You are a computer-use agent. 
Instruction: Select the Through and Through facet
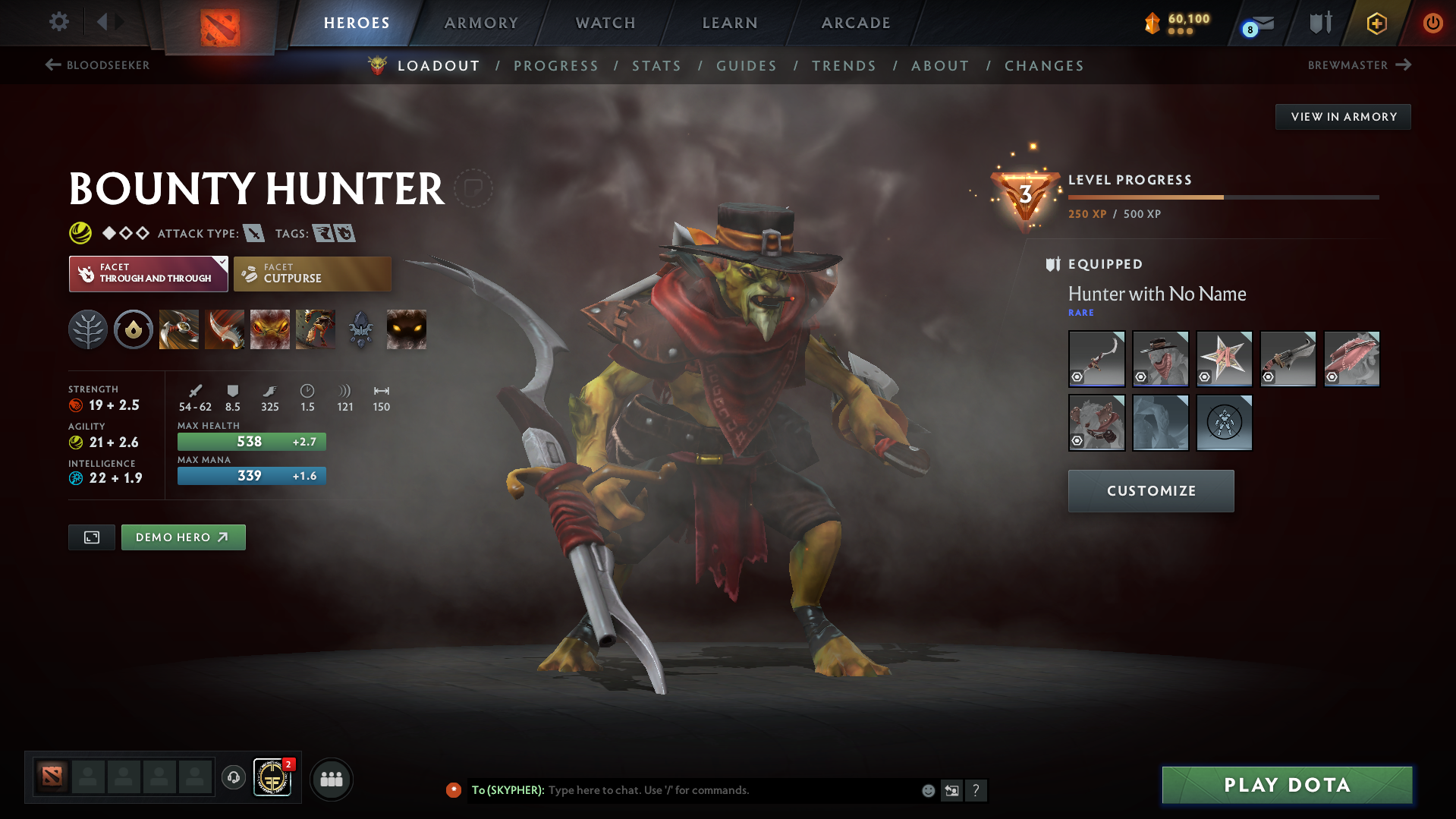click(148, 273)
